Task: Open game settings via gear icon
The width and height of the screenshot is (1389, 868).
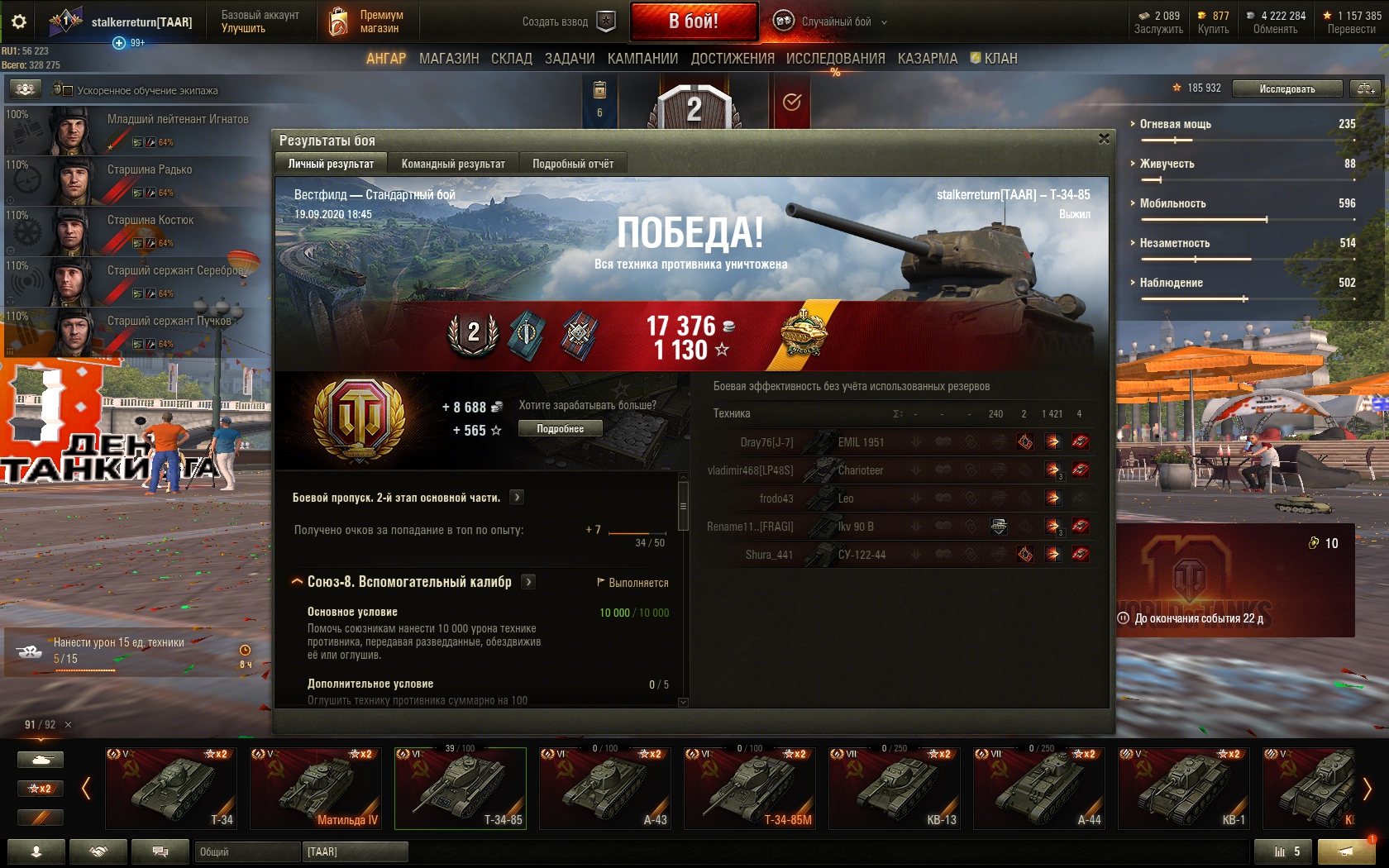Action: tap(19, 21)
